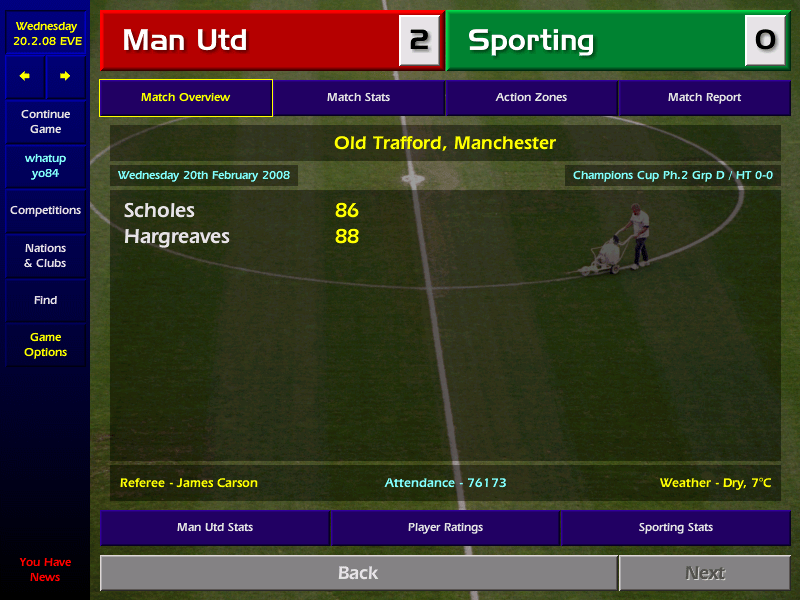Screen dimensions: 800x600
Task: Click the Sporting team name
Action: point(531,41)
